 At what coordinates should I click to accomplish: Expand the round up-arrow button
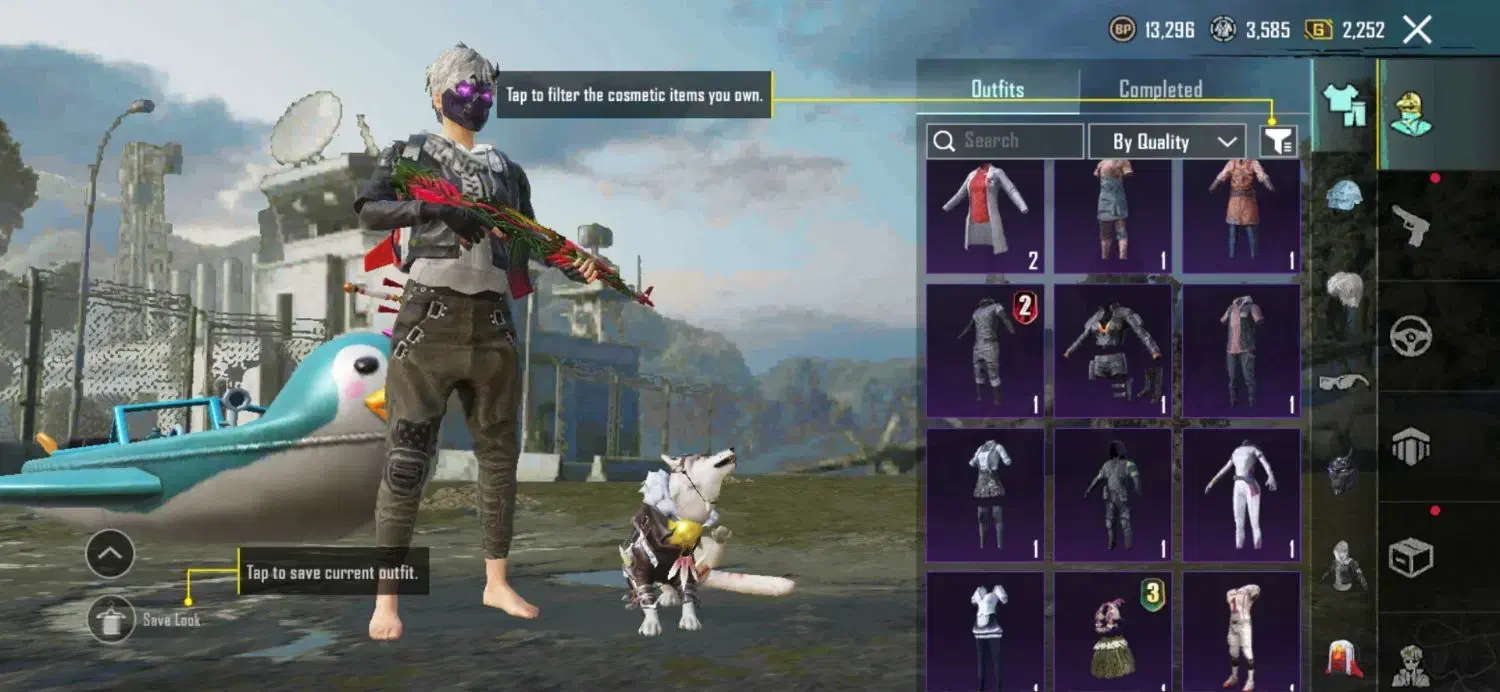110,553
